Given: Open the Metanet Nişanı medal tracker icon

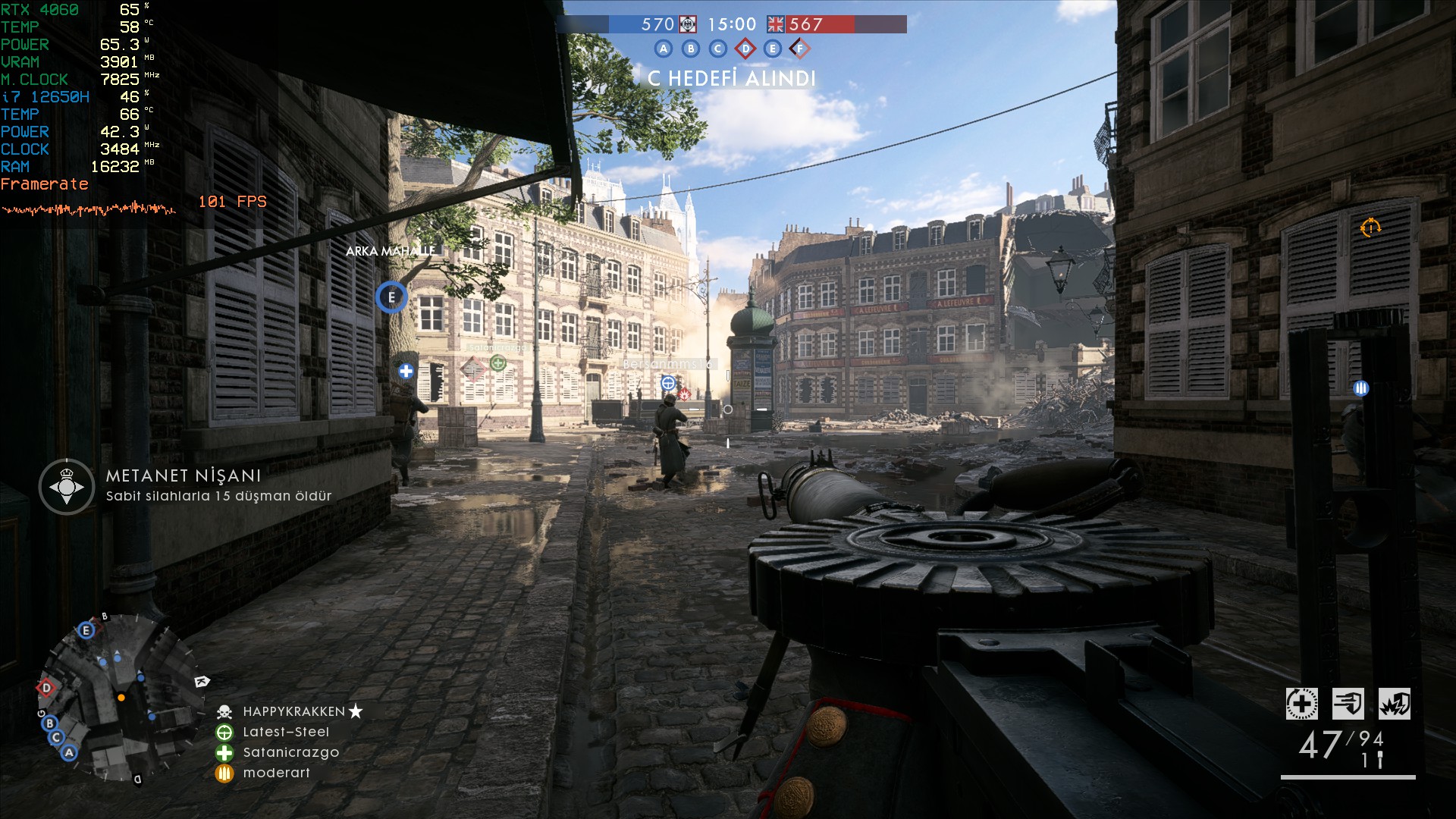Looking at the screenshot, I should point(67,486).
